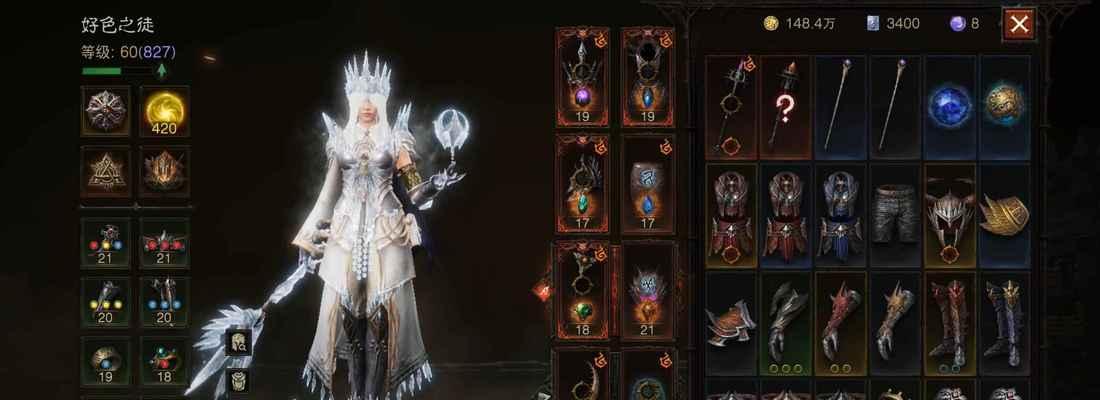Choose the red spiked gauntlet item

[x=840, y=322]
